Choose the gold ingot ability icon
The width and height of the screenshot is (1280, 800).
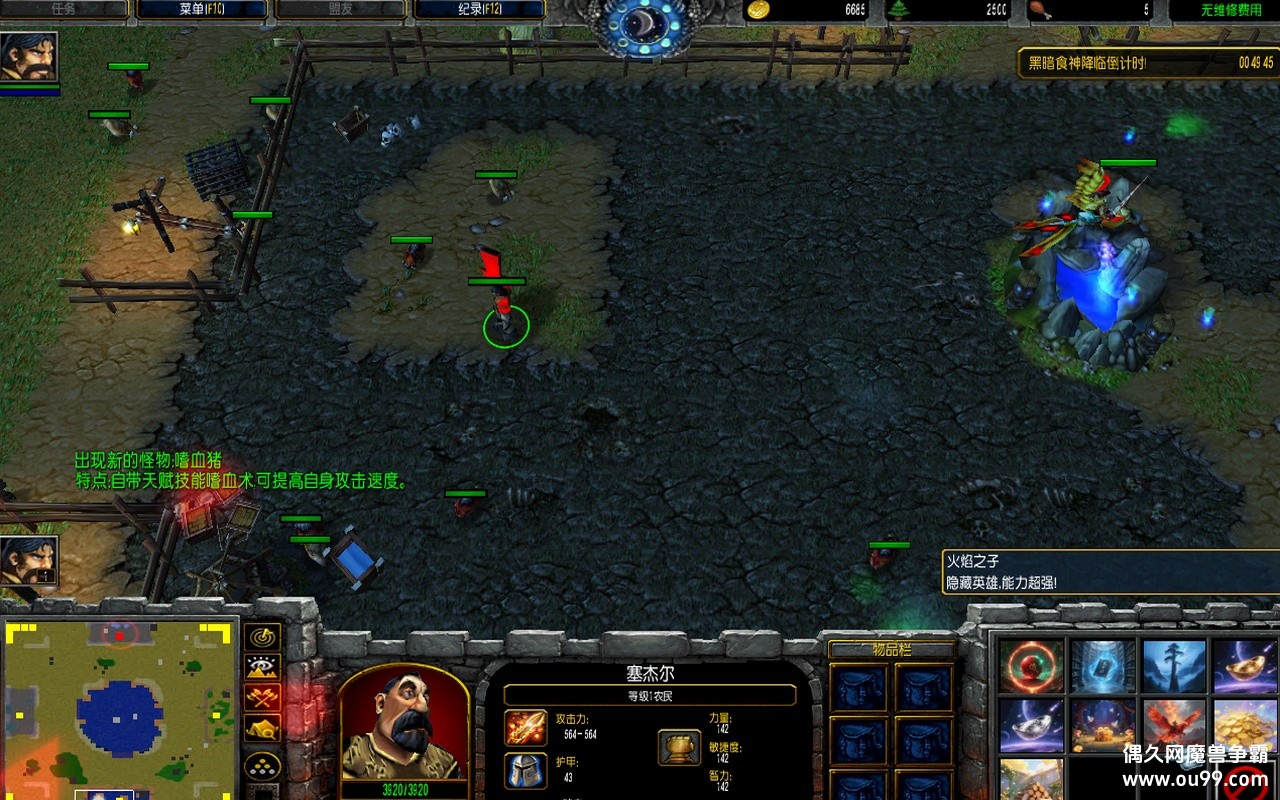(x=1245, y=667)
